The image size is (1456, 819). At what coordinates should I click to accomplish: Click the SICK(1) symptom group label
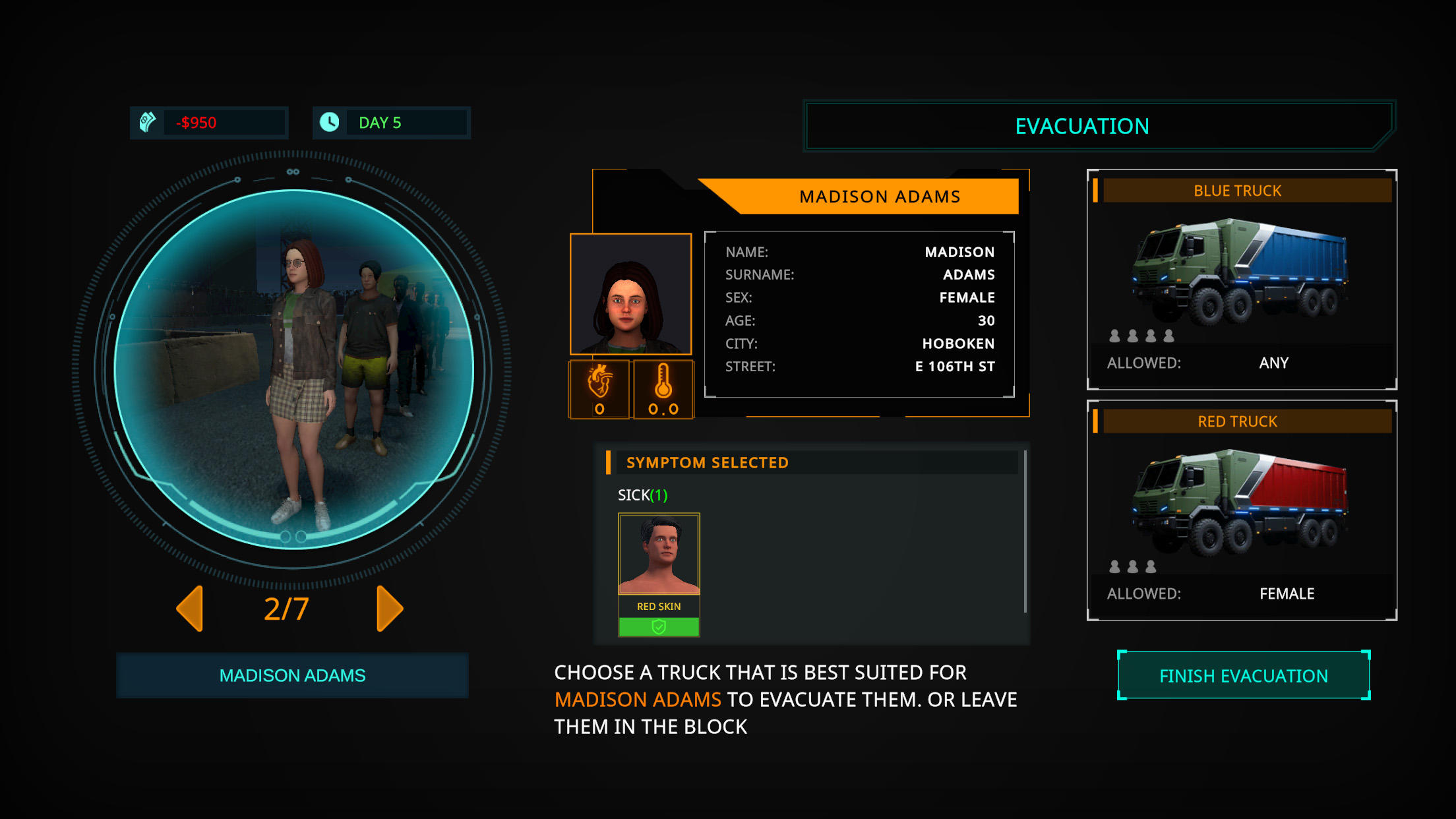(x=643, y=495)
